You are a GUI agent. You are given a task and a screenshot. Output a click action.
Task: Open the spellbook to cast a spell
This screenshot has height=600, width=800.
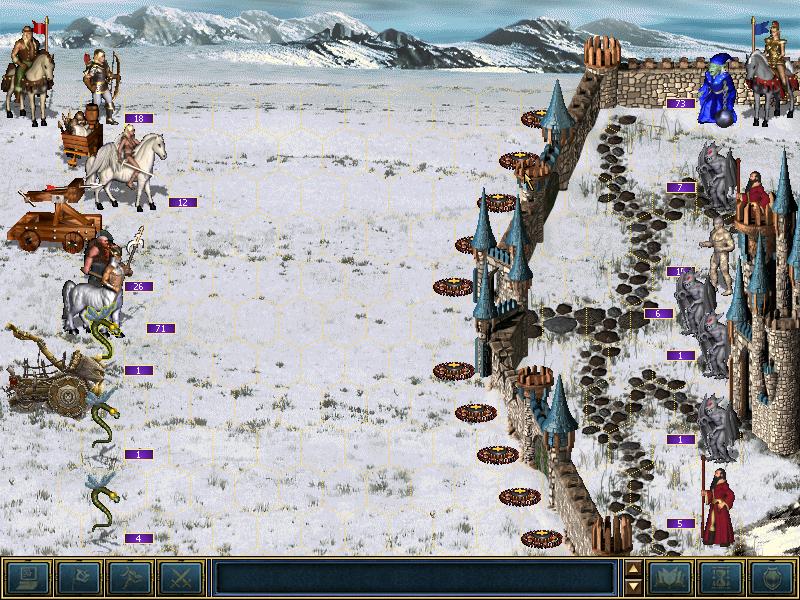[671, 578]
